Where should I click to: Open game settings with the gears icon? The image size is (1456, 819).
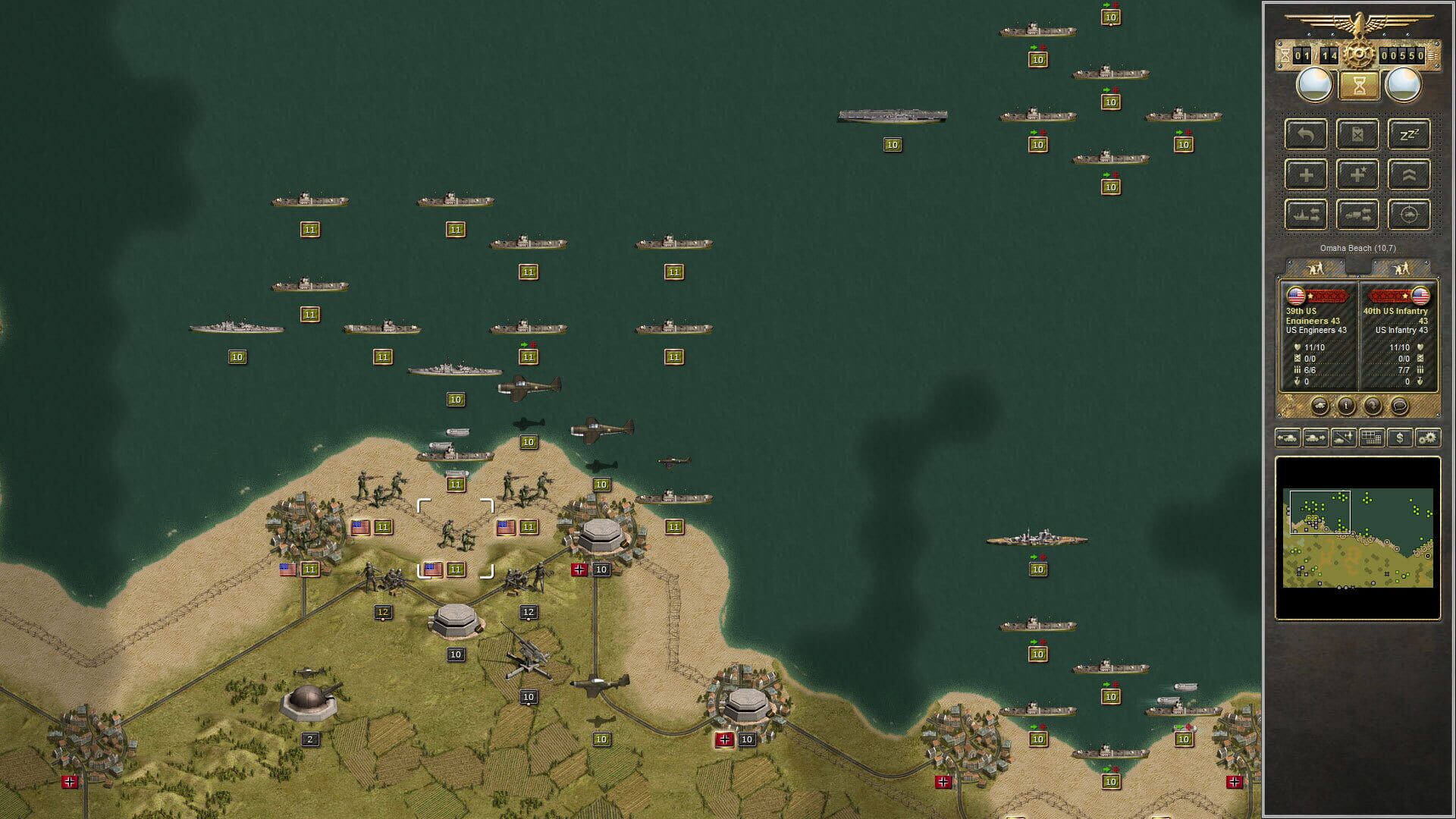[1426, 438]
